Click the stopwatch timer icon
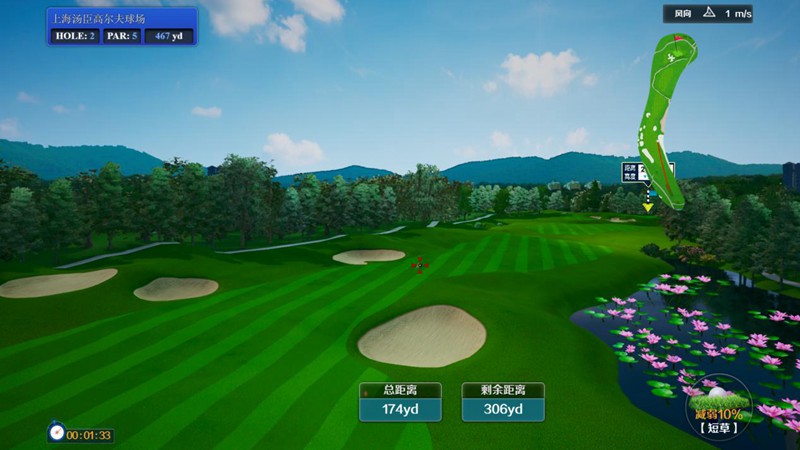This screenshot has height=450, width=800. point(57,433)
